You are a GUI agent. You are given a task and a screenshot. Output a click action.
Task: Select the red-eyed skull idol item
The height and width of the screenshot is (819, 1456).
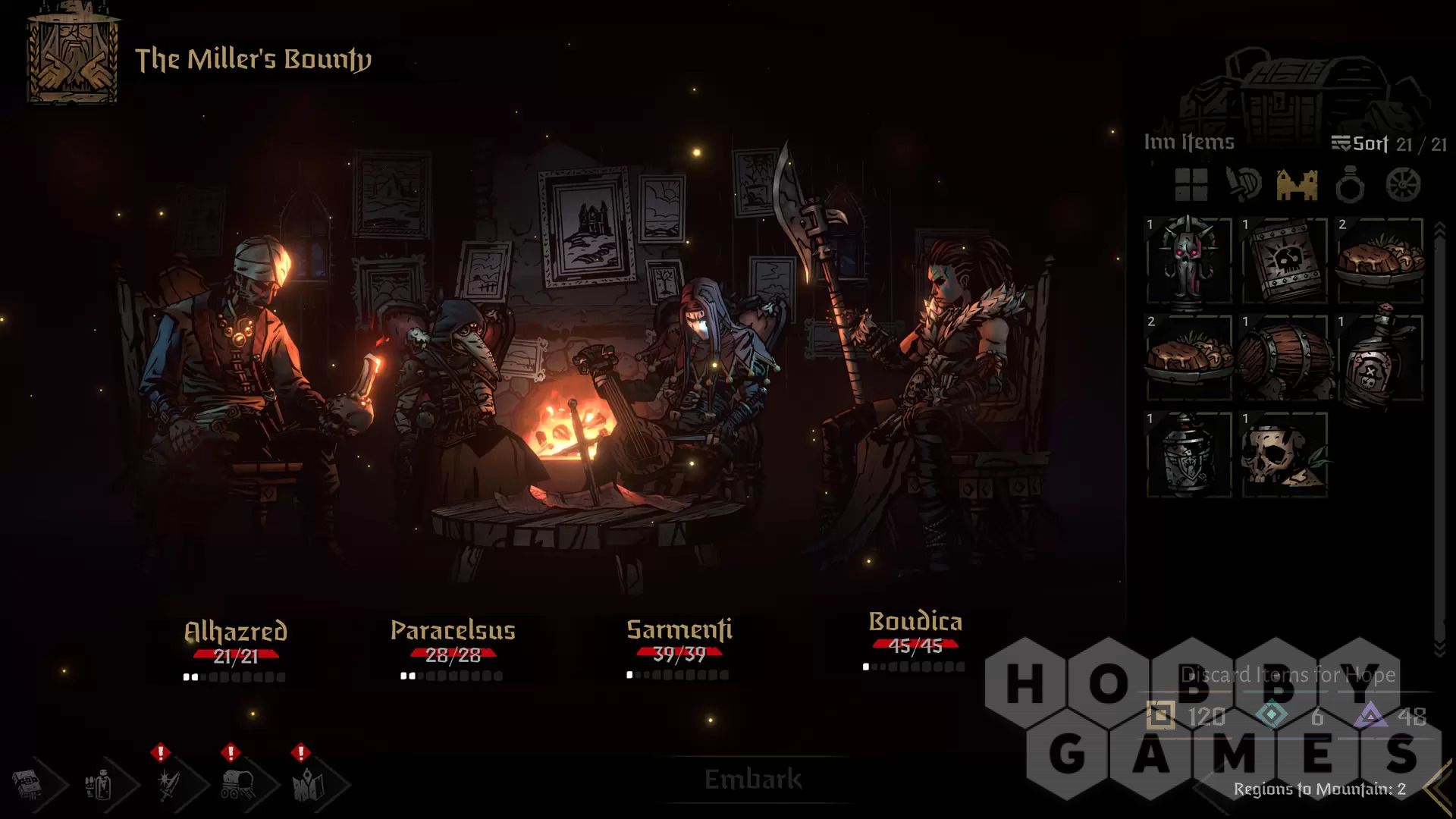[x=1188, y=262]
